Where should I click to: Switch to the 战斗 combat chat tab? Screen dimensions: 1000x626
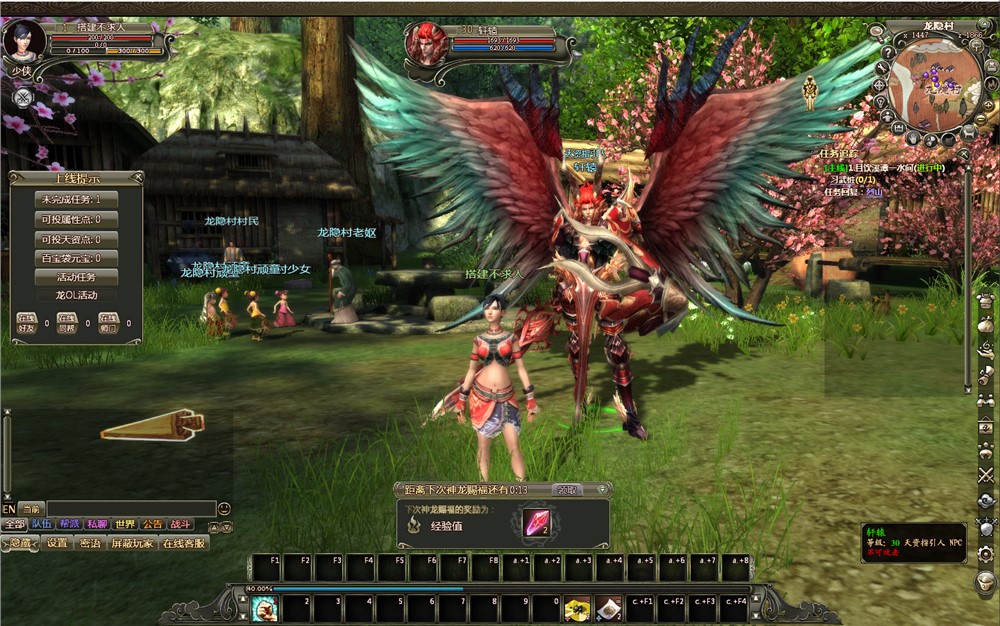point(180,524)
